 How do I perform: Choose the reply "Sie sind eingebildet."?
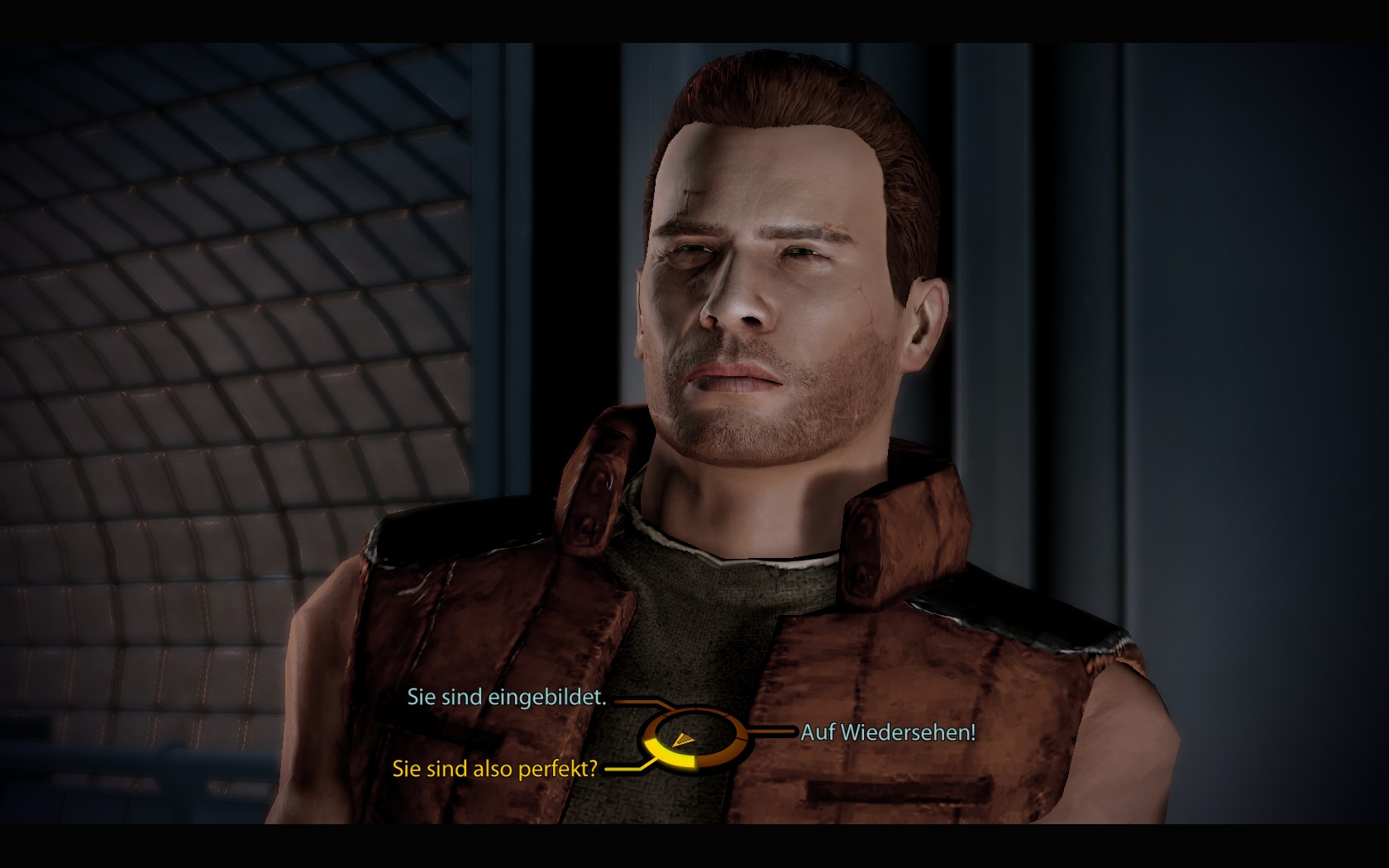click(506, 698)
